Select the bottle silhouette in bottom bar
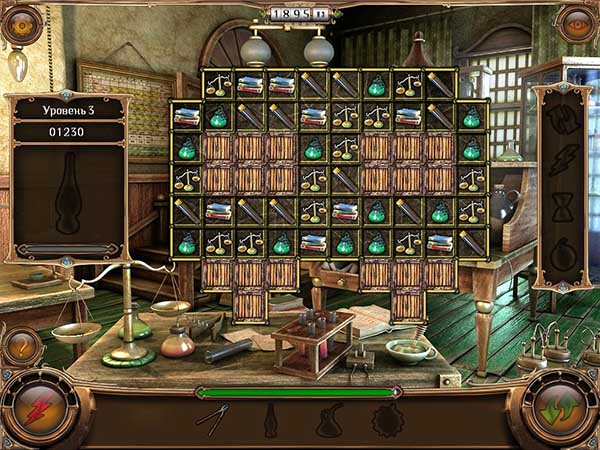600x450 pixels. click(x=270, y=419)
